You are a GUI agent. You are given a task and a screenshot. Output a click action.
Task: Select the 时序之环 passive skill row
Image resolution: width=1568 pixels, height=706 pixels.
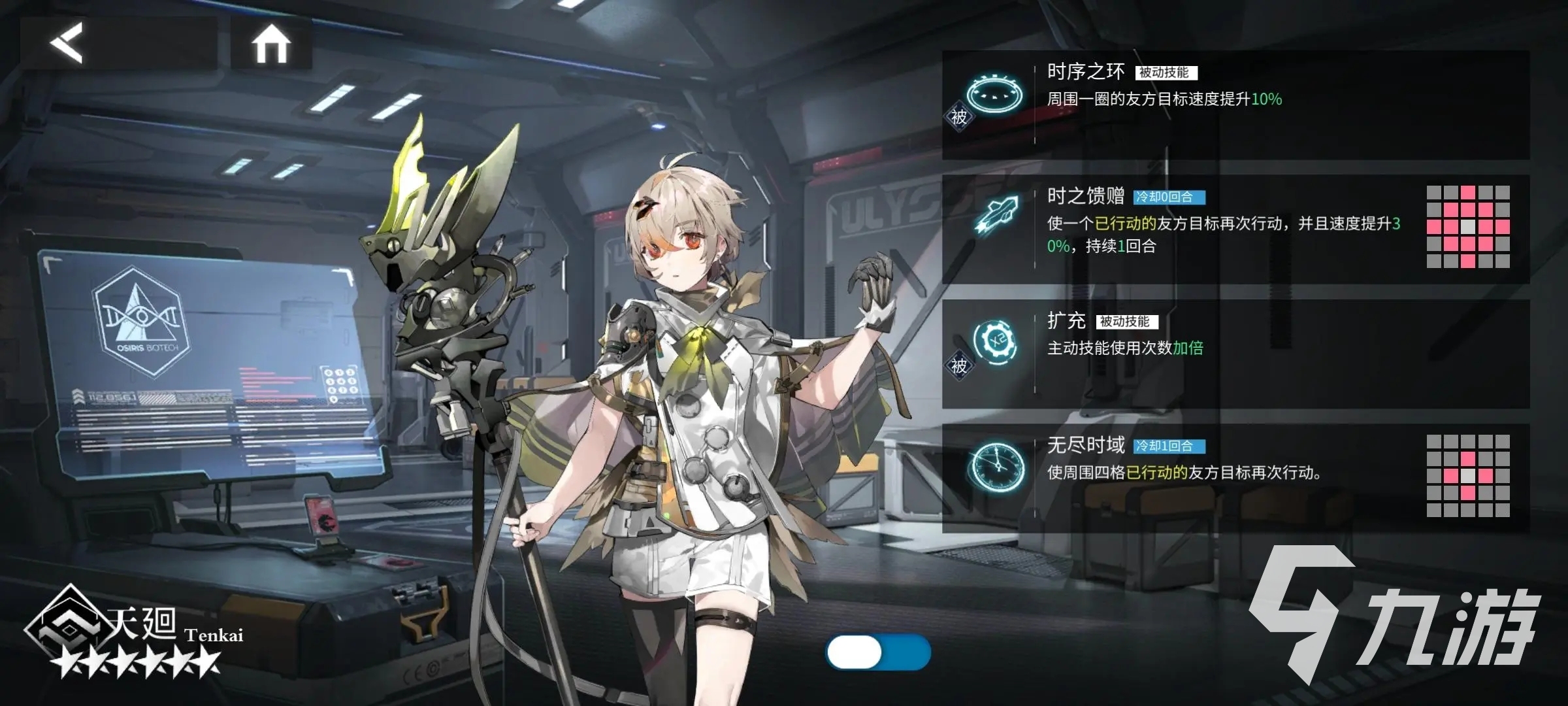coord(1235,105)
